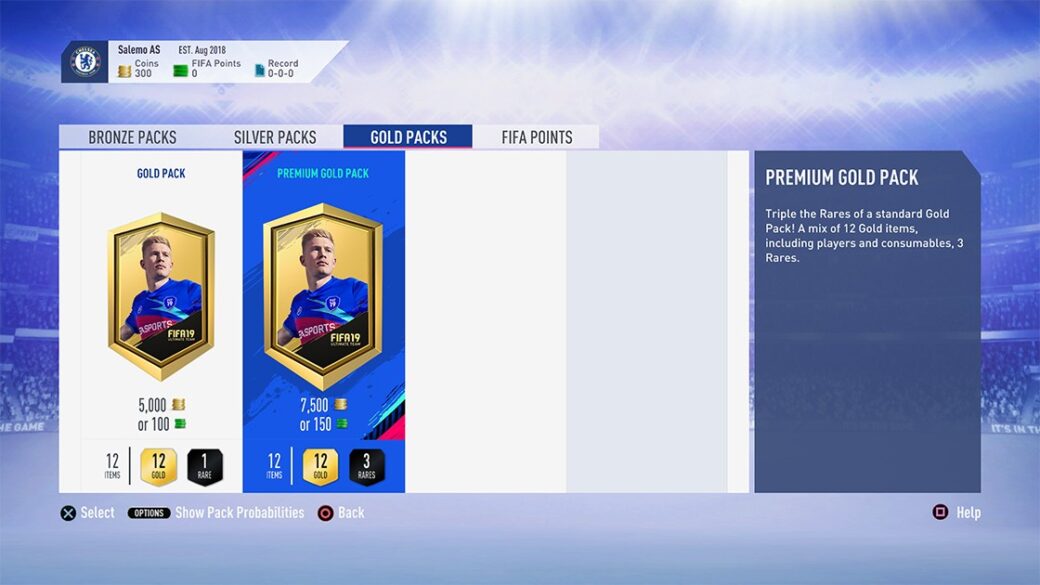
Task: Click the Chelsea club badge
Action: tap(85, 62)
